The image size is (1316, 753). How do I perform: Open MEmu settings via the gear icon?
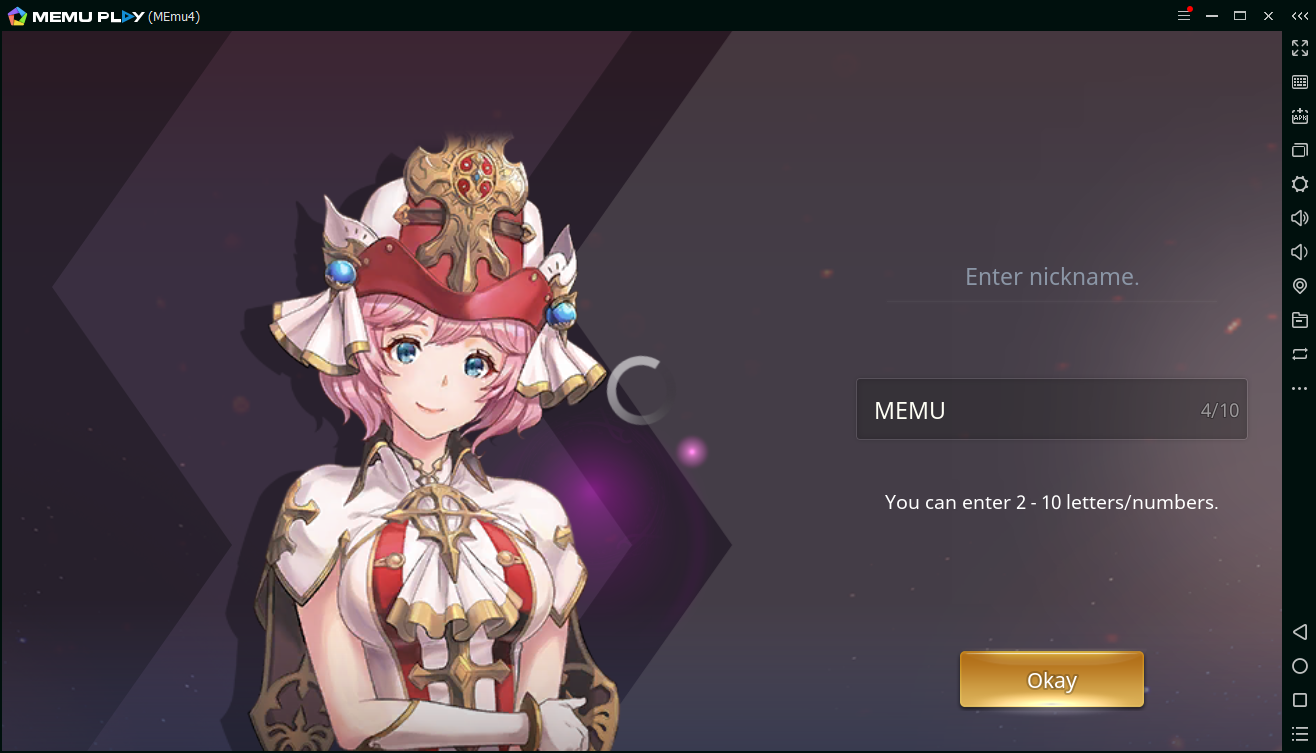pos(1299,184)
